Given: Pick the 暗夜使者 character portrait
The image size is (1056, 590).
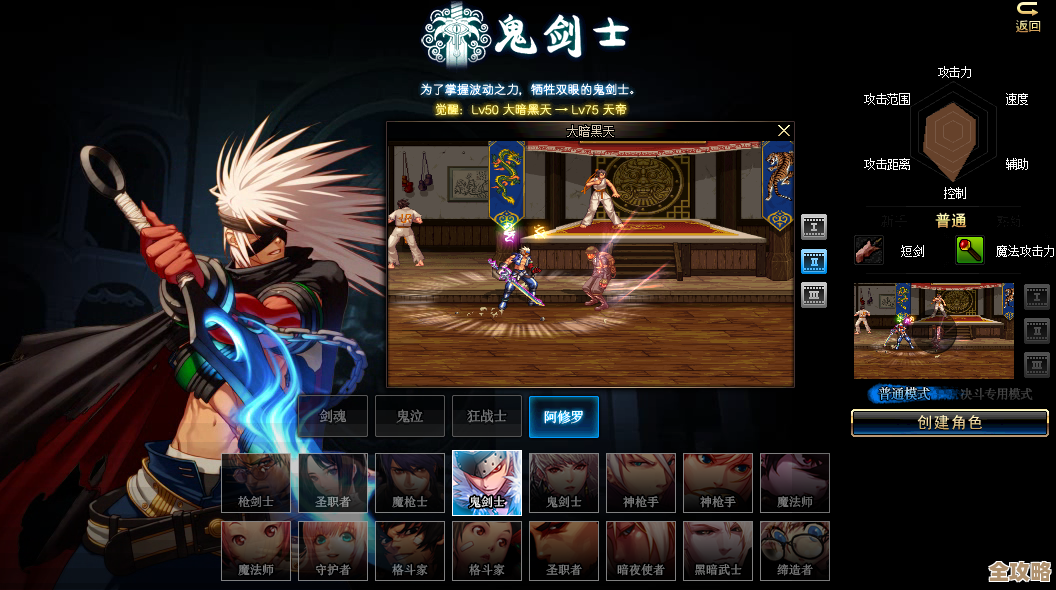Looking at the screenshot, I should point(641,551).
